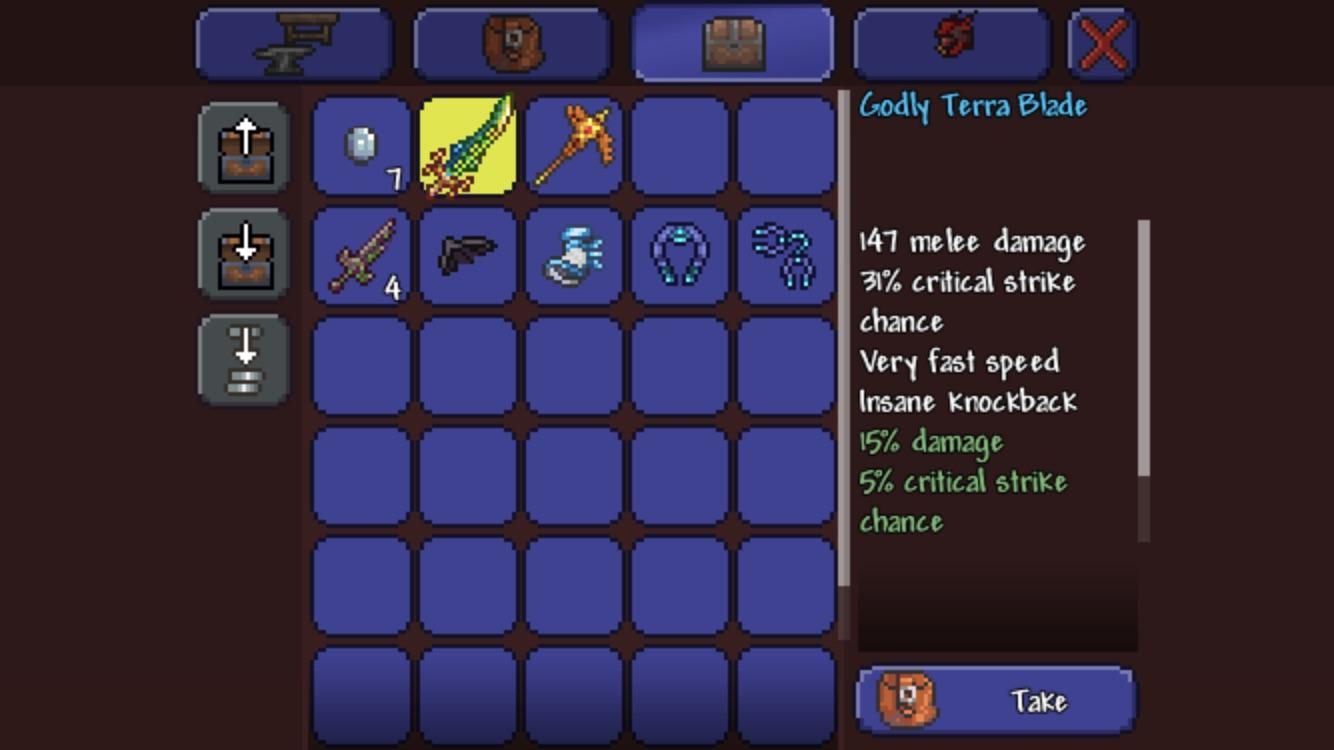
Task: Select the Quick Stack icon
Action: [x=243, y=358]
